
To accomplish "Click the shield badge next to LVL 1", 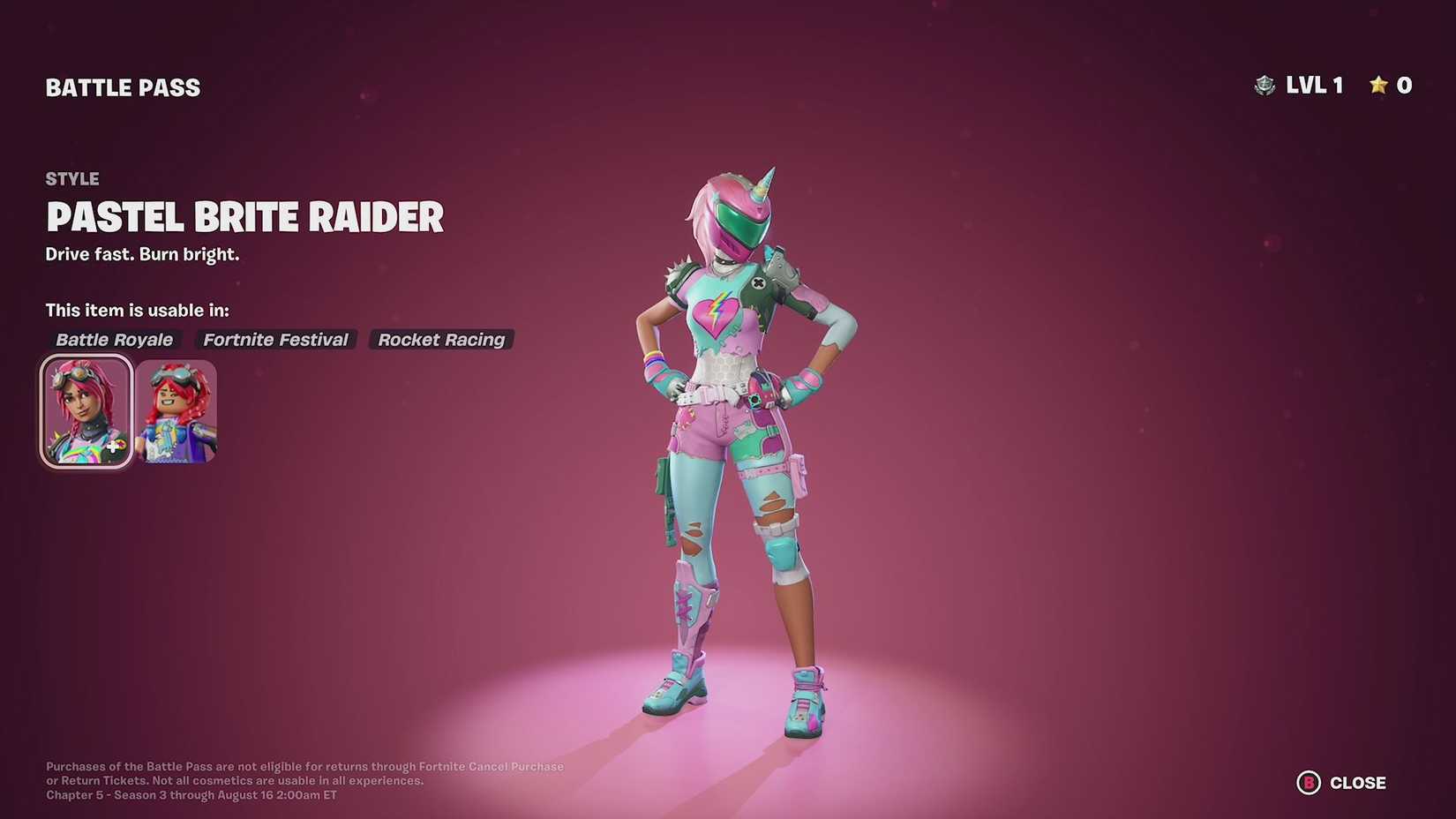I will (x=1266, y=85).
